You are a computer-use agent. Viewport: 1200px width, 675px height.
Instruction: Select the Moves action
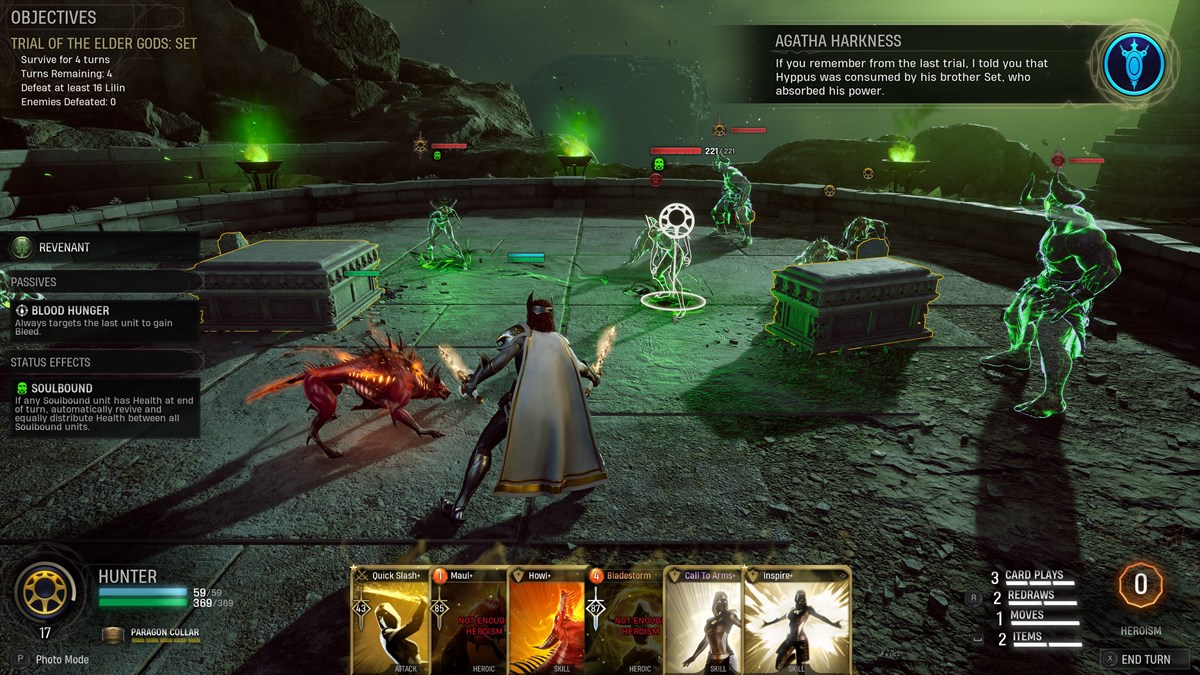1026,616
